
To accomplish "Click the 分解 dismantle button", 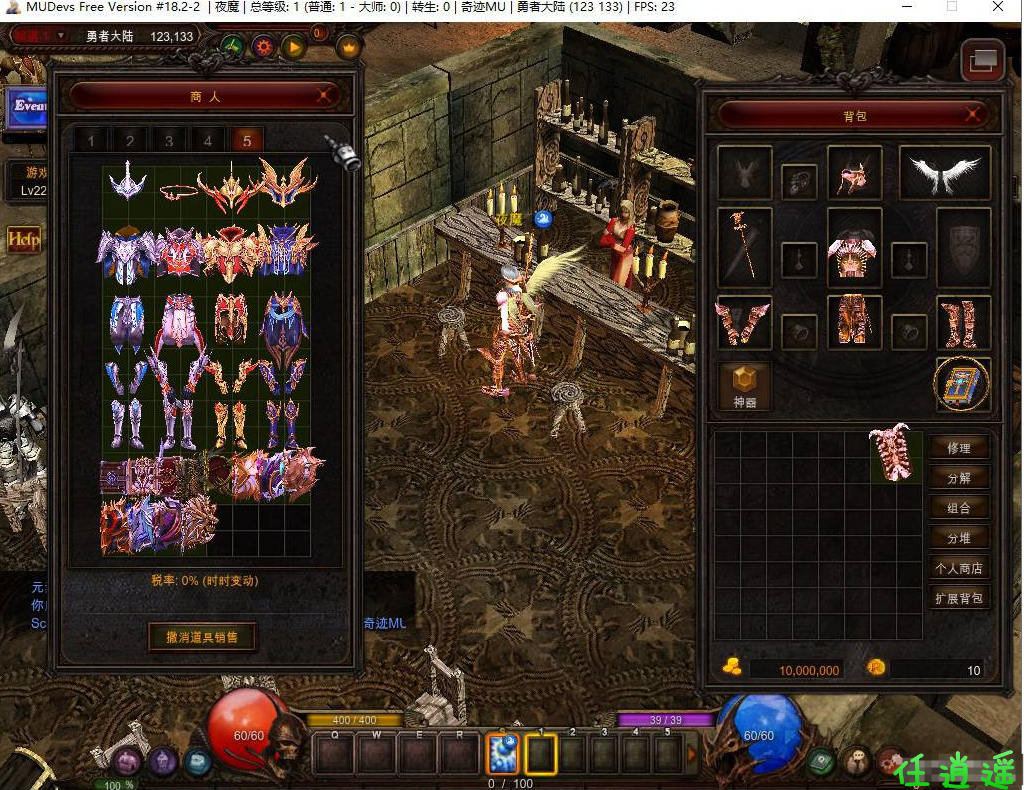I will pyautogui.click(x=958, y=478).
